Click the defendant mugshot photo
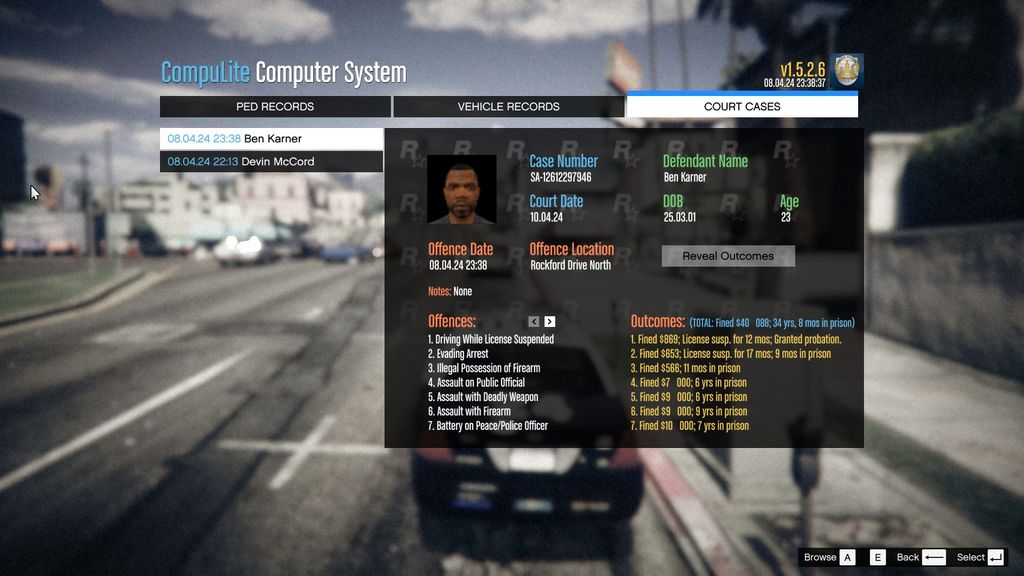This screenshot has height=576, width=1024. pos(462,189)
